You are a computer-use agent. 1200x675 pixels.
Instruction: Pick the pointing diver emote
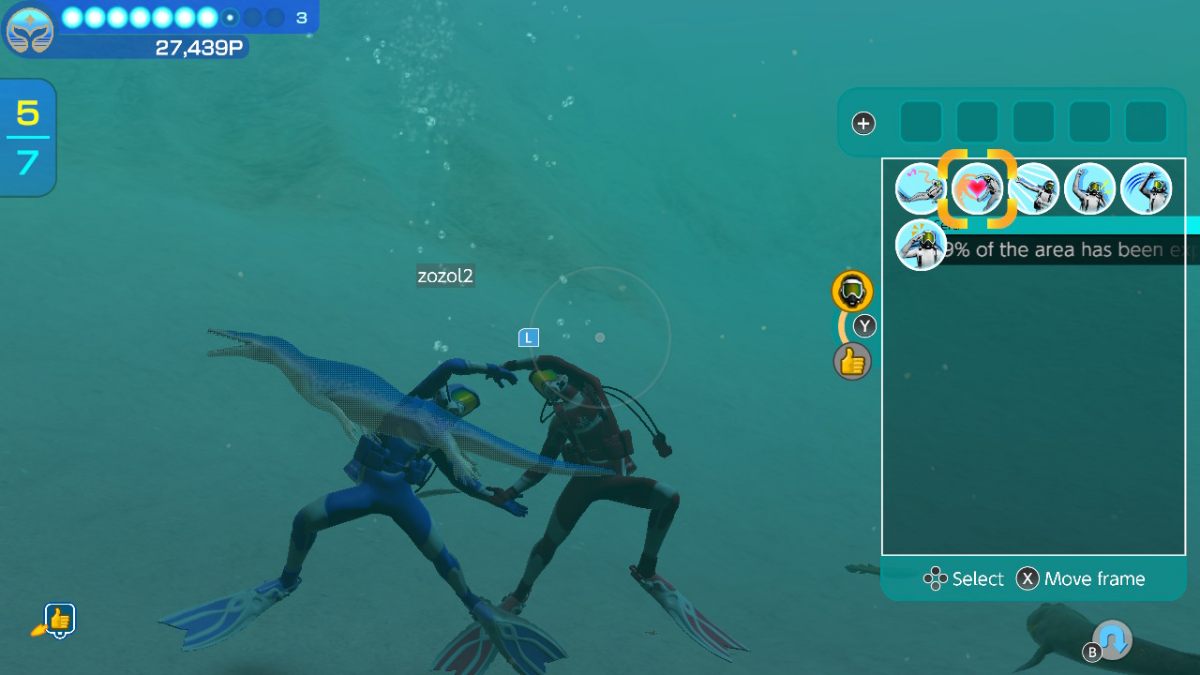[x=1033, y=189]
